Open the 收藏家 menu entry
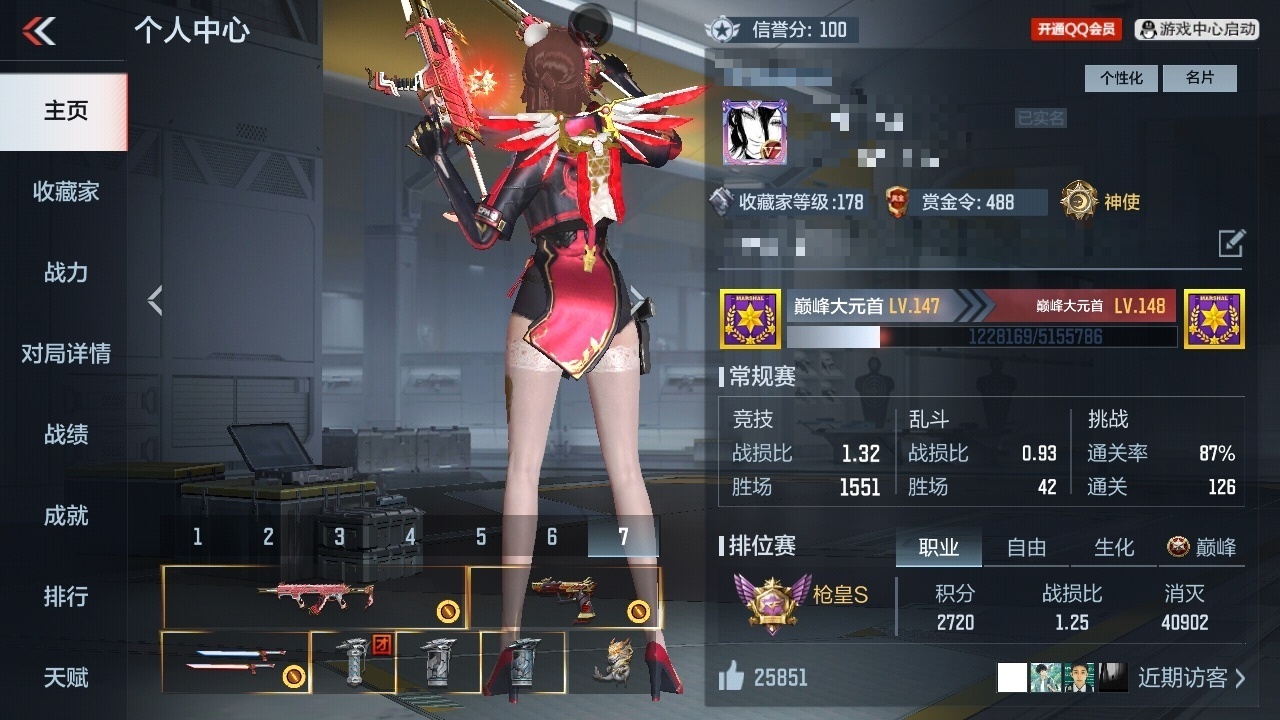The width and height of the screenshot is (1280, 720). (66, 191)
